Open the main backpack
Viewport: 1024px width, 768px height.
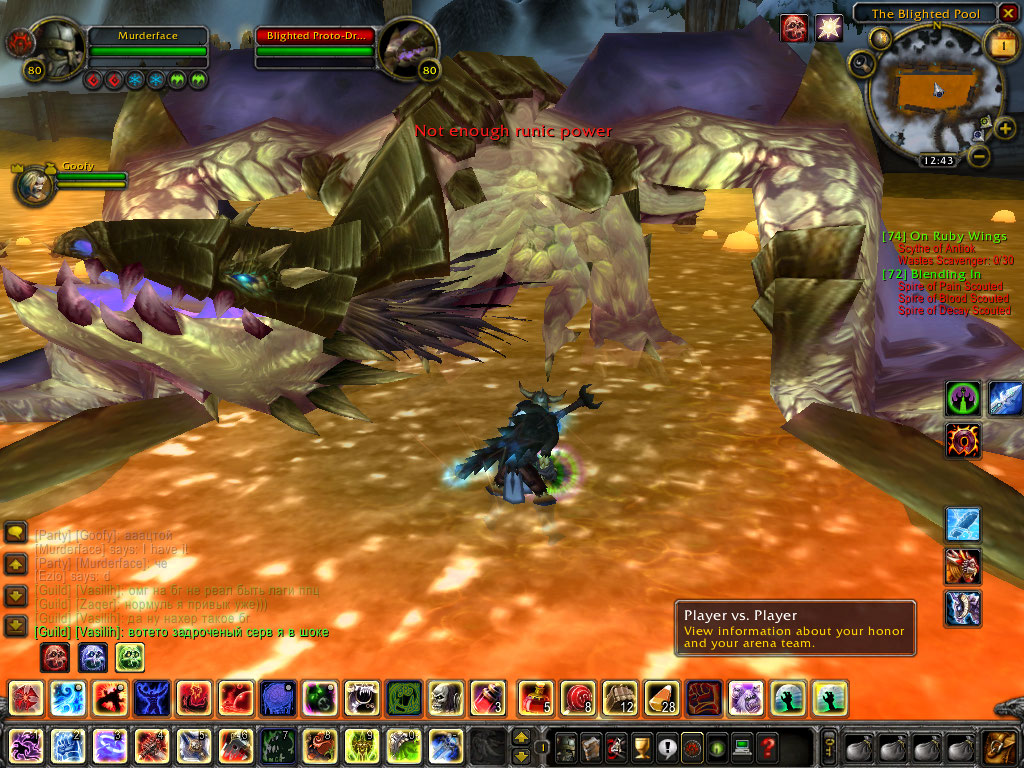tap(999, 746)
